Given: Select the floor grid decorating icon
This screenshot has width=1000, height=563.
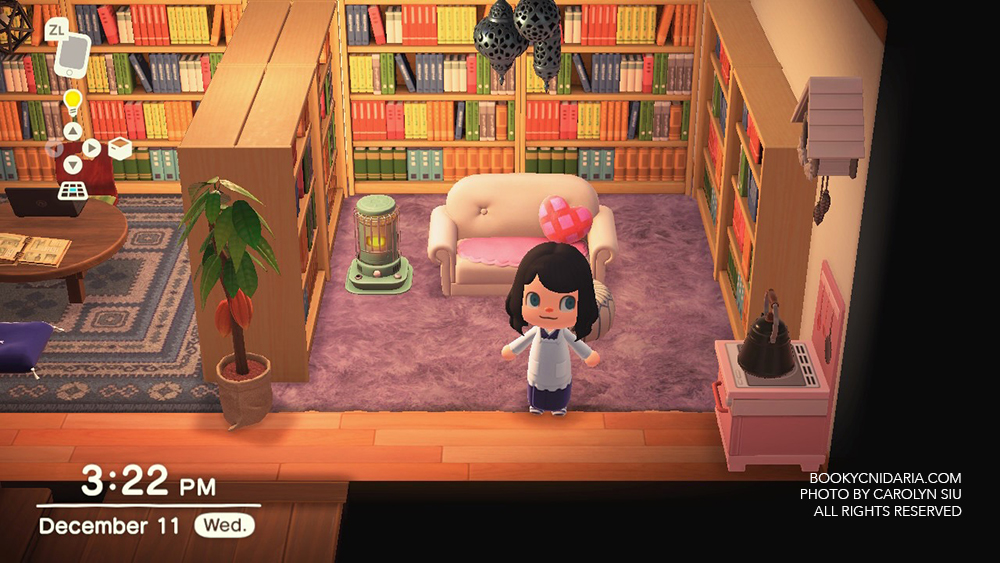Looking at the screenshot, I should 72,191.
